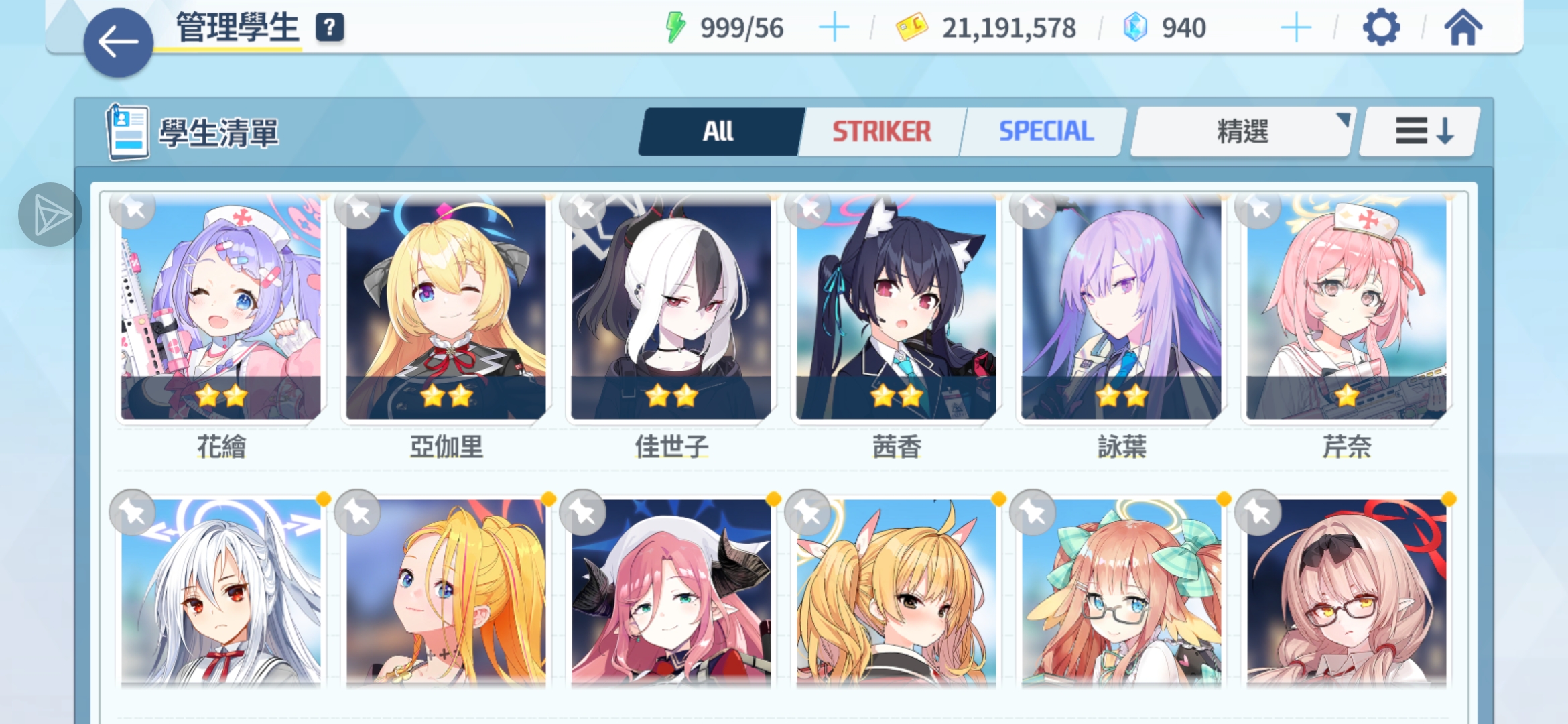Tap the plus button to recharge AP
Screen dimensions: 1568x724
(834, 27)
